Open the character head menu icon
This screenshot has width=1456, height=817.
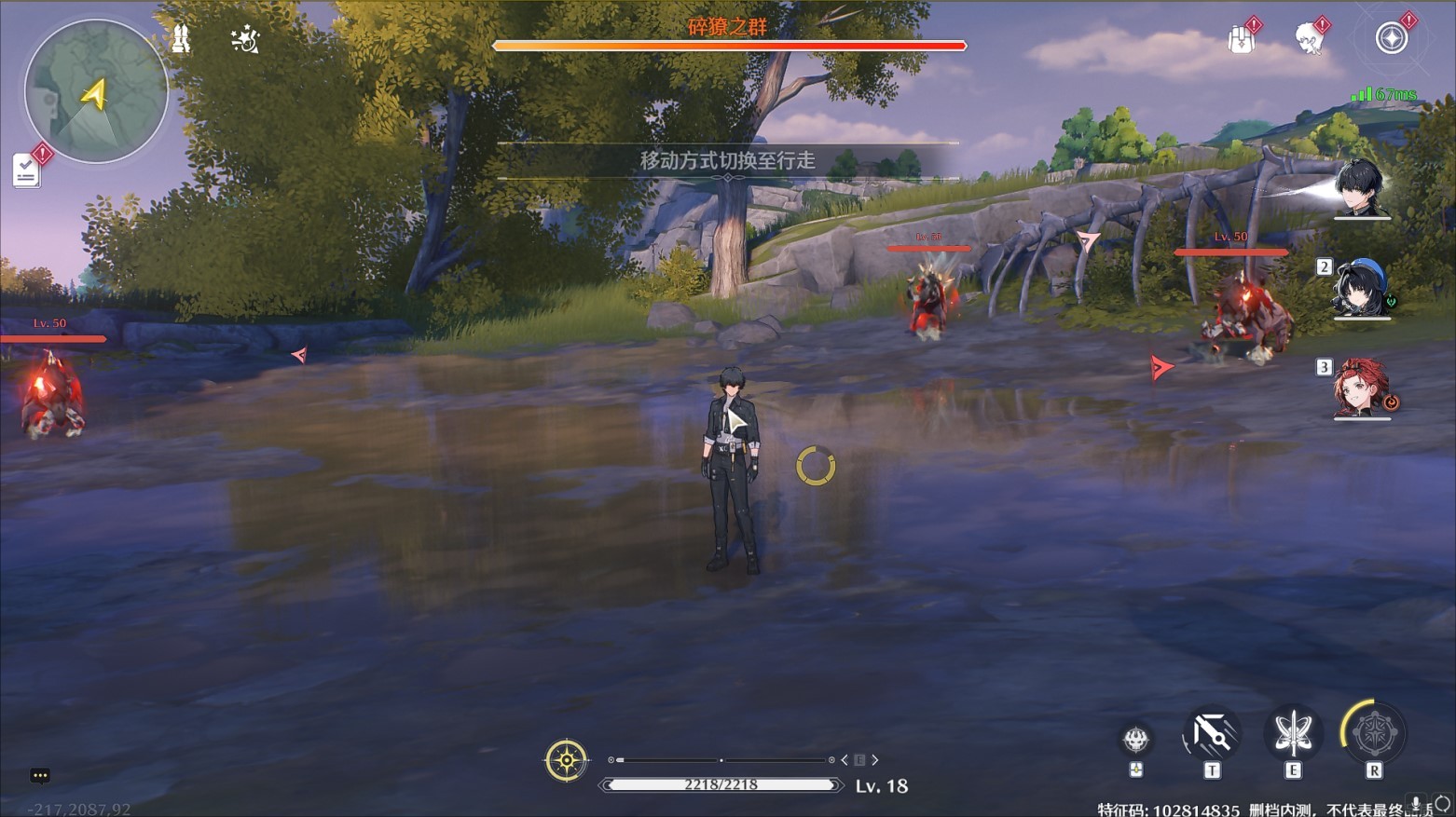point(1310,39)
